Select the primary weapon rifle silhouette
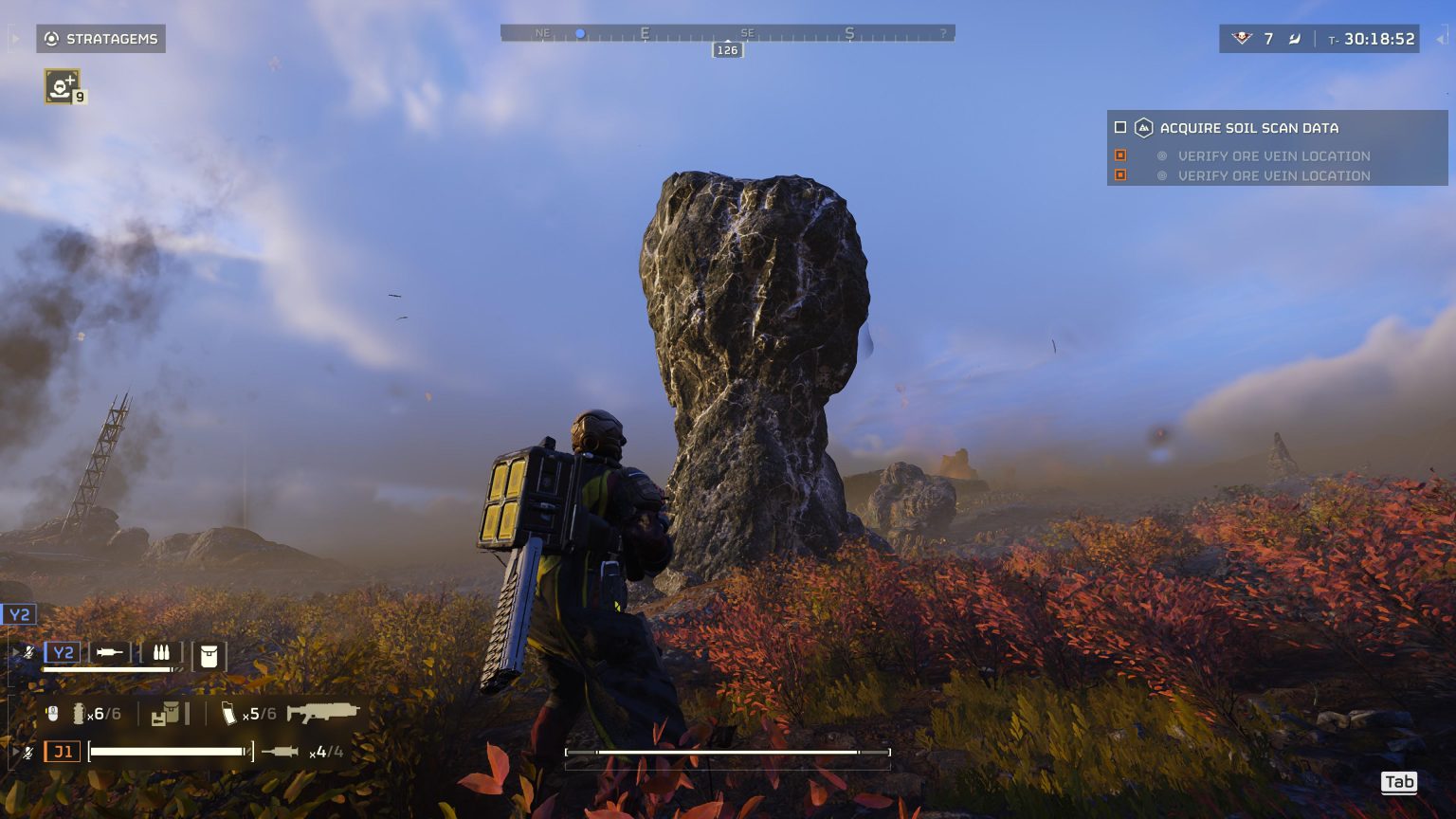The height and width of the screenshot is (819, 1456). click(x=322, y=713)
